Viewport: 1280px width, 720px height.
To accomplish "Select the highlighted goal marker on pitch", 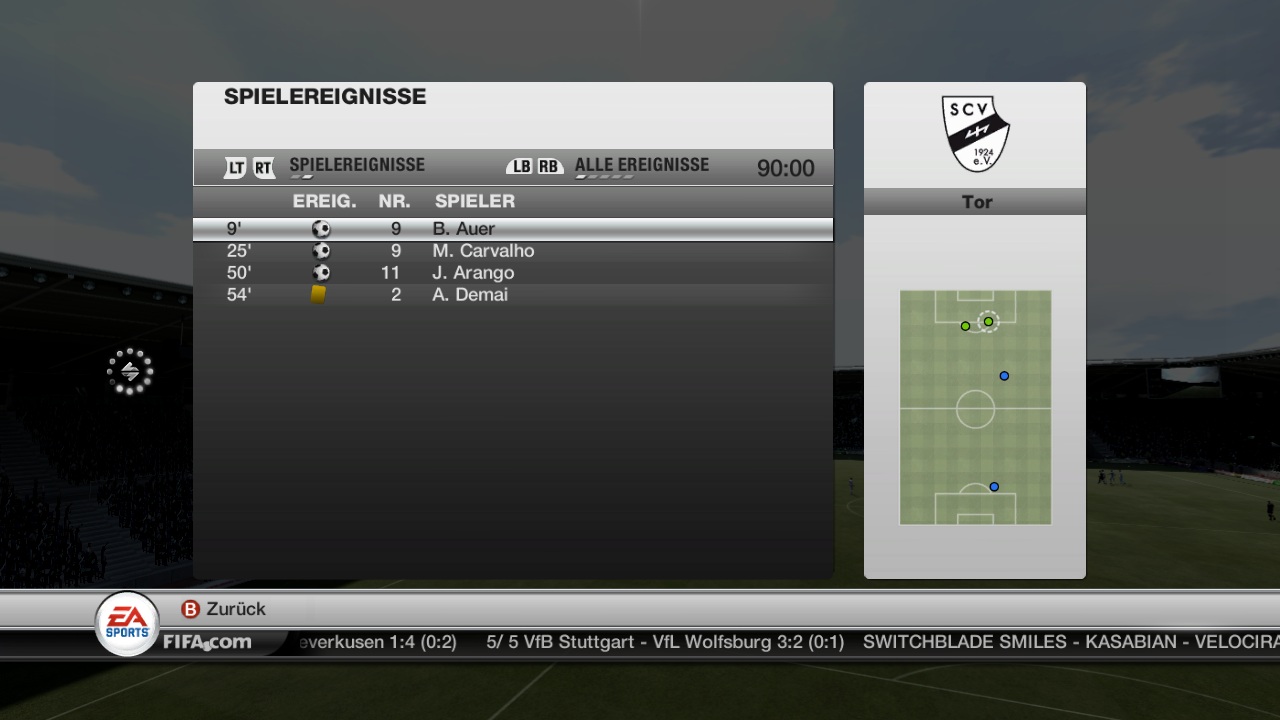I will click(988, 321).
